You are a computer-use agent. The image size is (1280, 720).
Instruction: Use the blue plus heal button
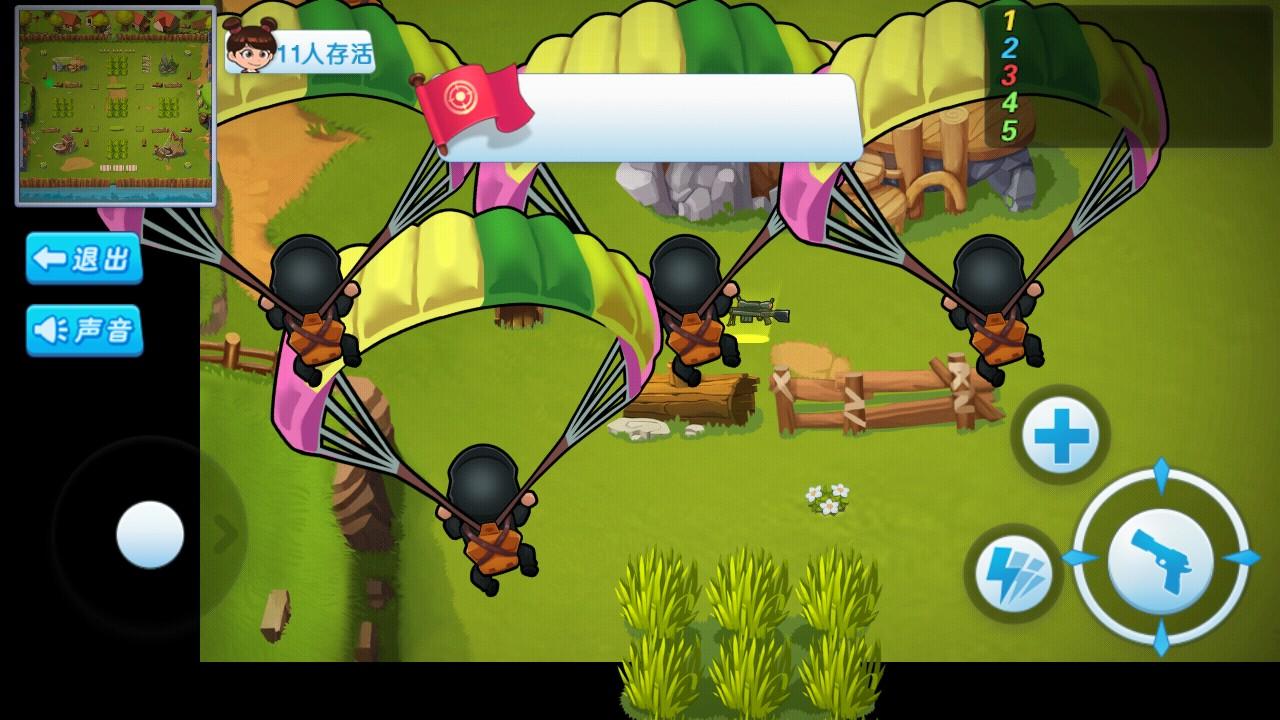1060,436
